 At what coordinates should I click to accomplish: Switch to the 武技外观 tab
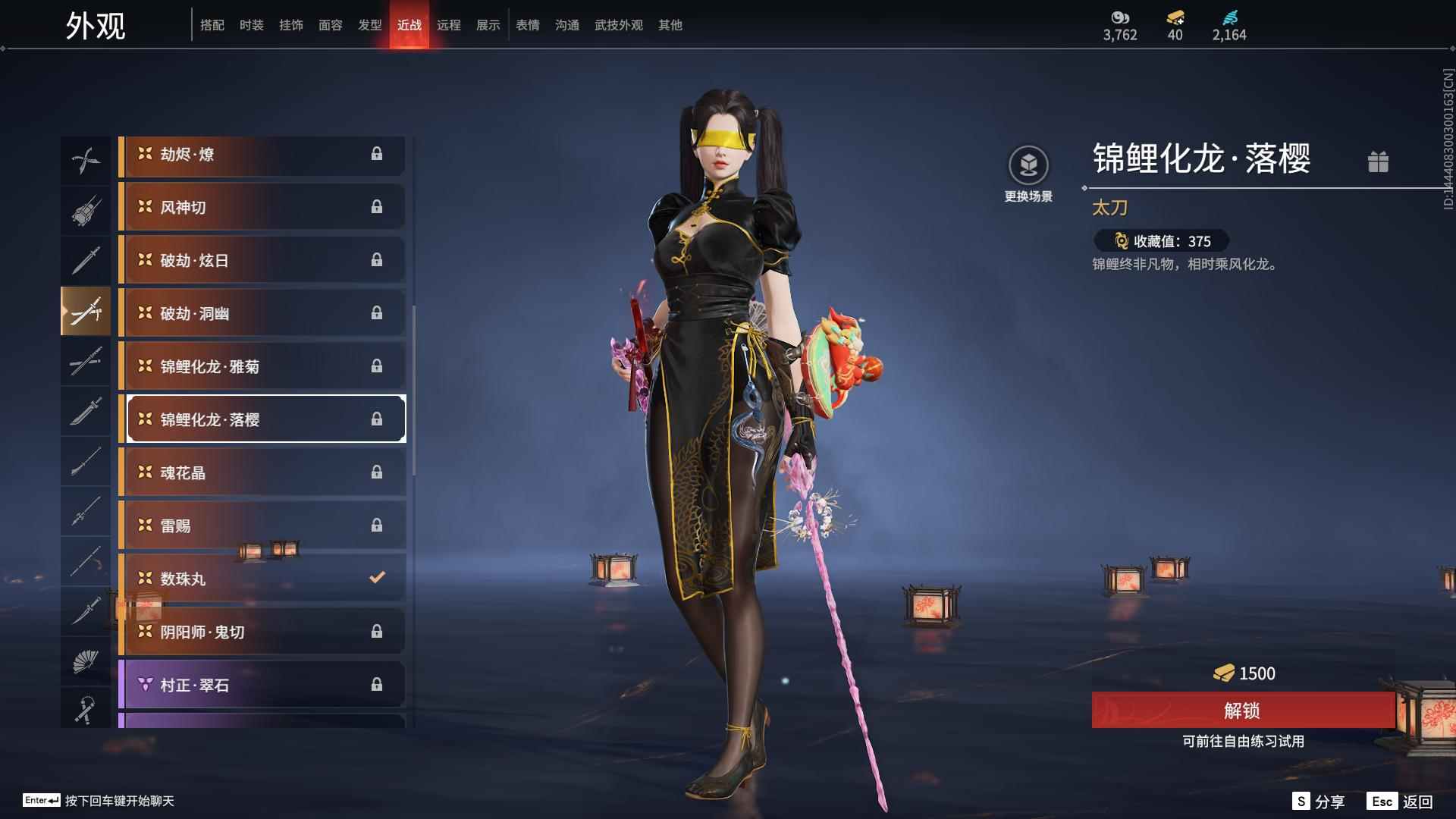pyautogui.click(x=617, y=25)
